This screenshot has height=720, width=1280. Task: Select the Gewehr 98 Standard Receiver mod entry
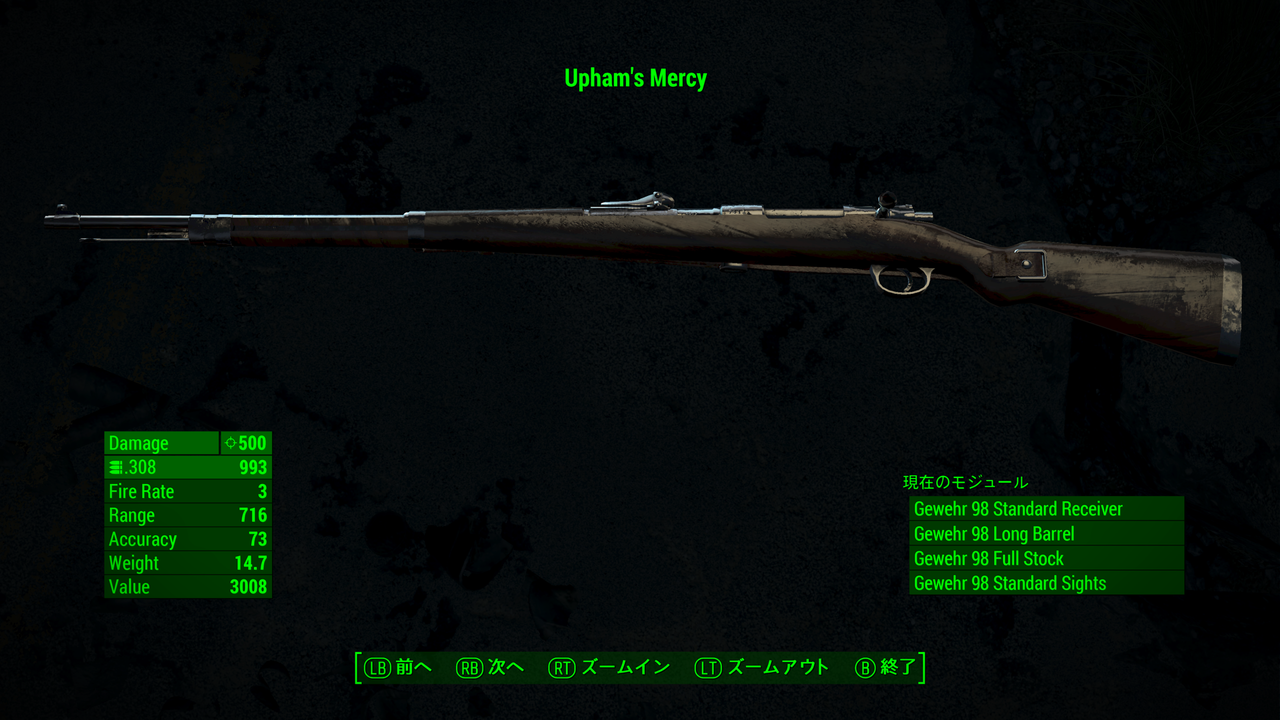[1018, 509]
